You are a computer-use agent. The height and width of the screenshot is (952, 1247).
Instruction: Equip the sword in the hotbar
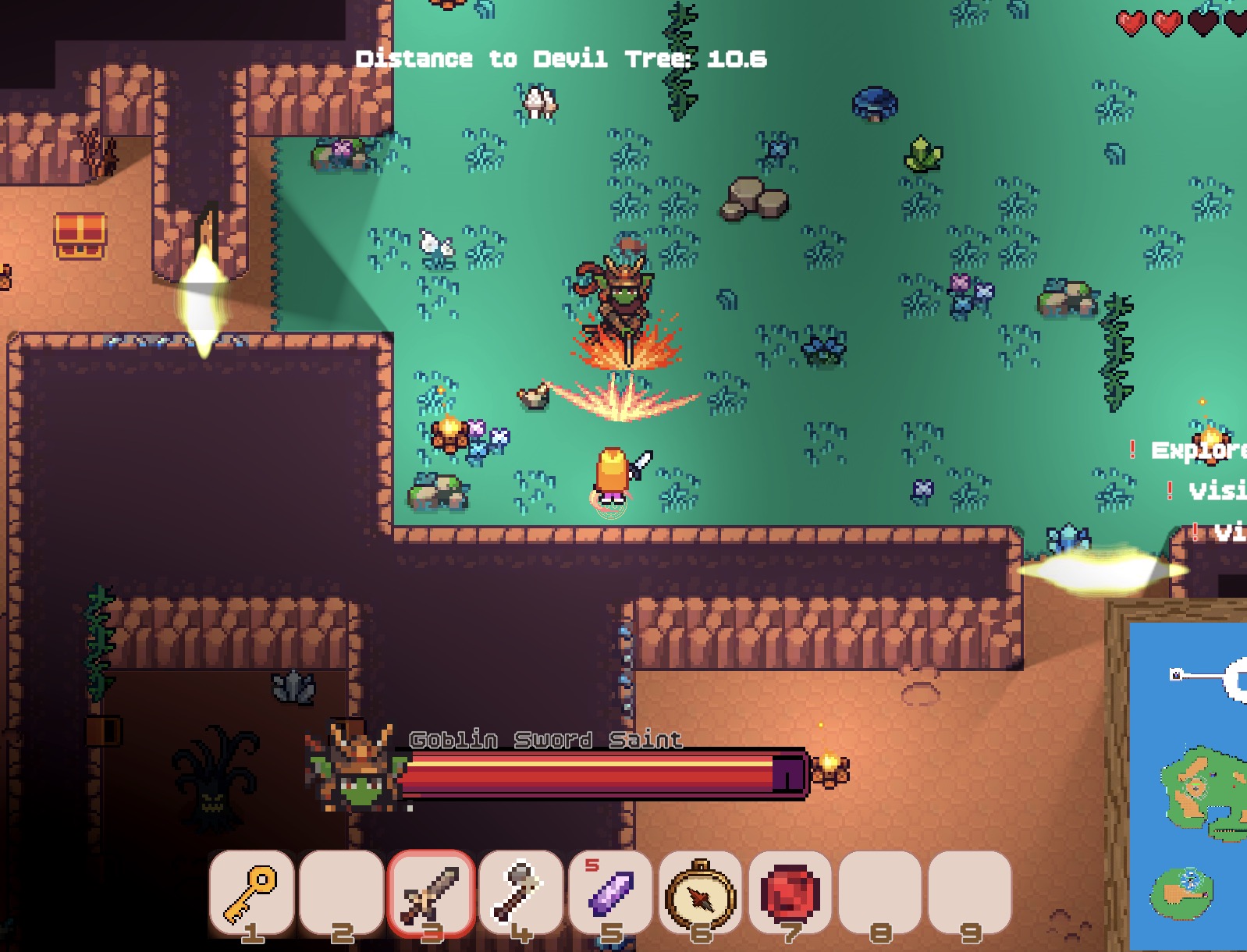click(431, 893)
